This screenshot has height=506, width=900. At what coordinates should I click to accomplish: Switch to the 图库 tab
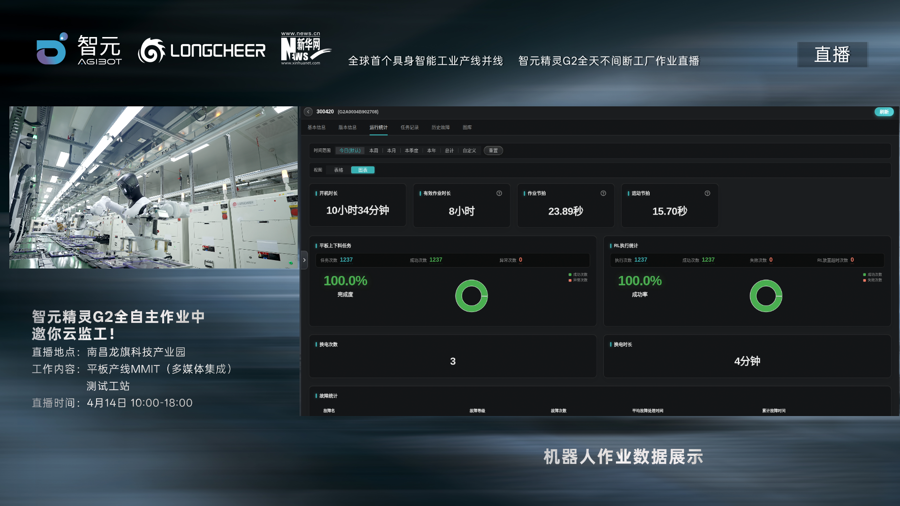467,128
